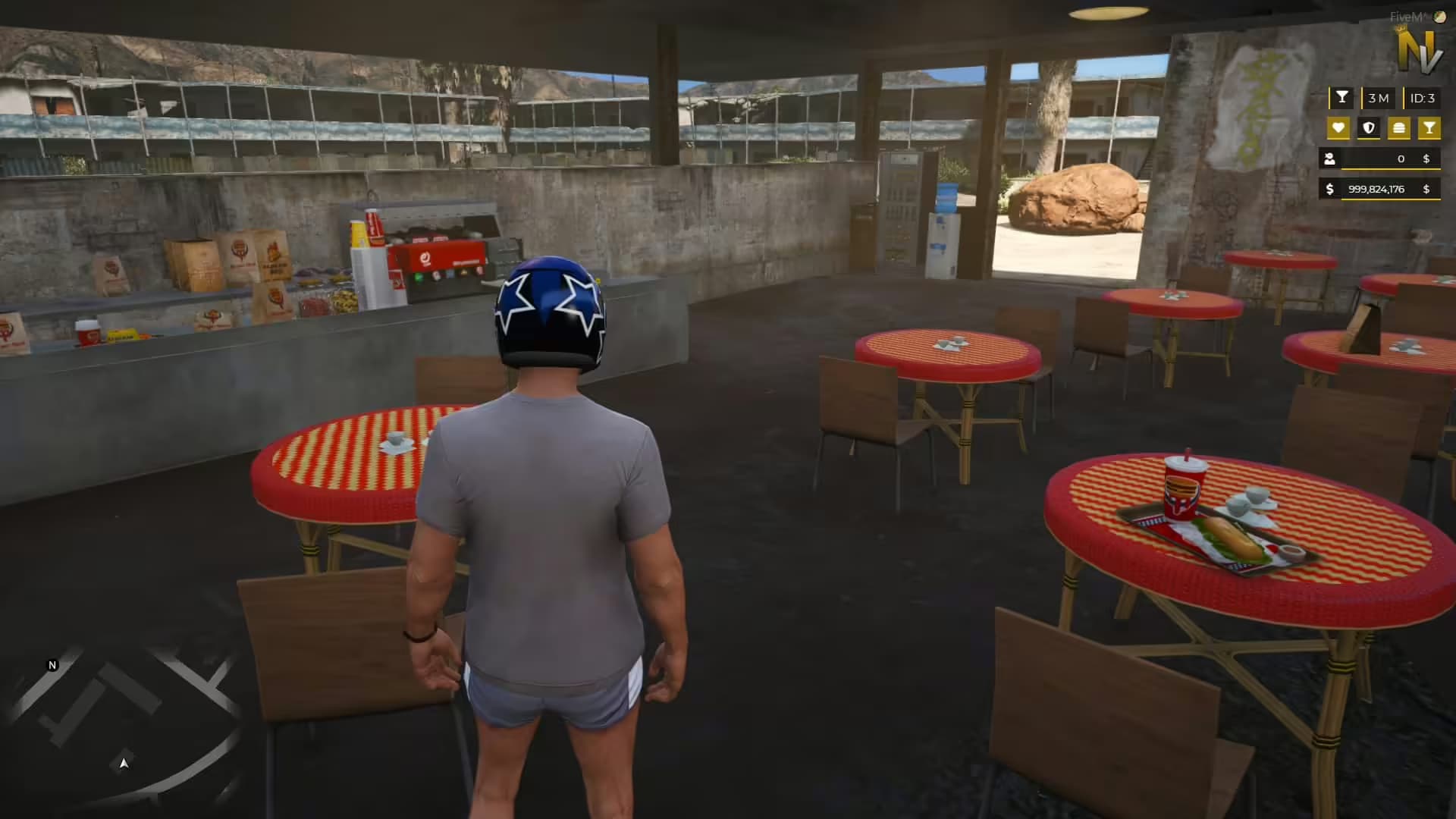This screenshot has width=1456, height=819.
Task: Click the yellow progress bar under the cash total
Action: point(1392,200)
